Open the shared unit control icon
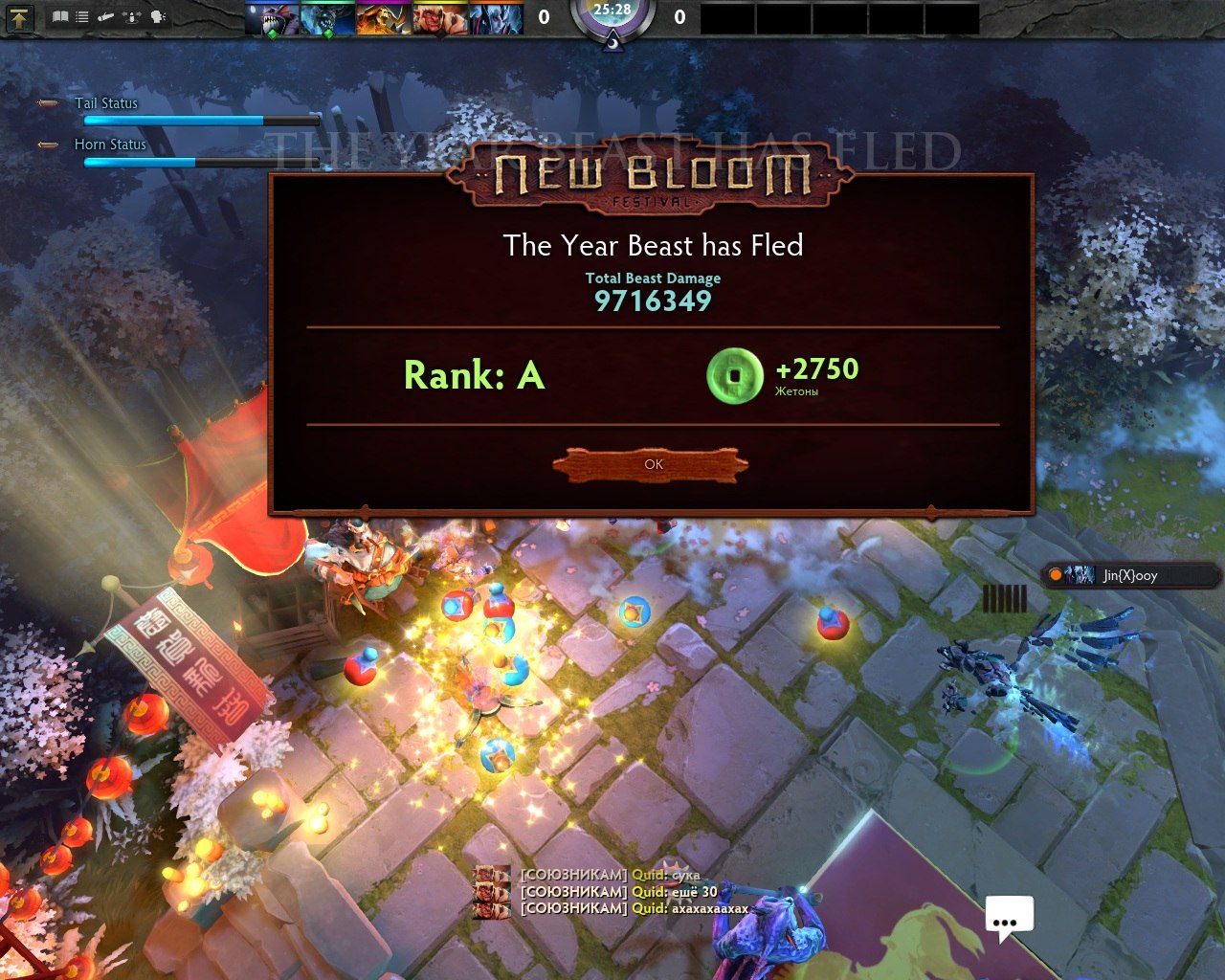 coord(133,16)
